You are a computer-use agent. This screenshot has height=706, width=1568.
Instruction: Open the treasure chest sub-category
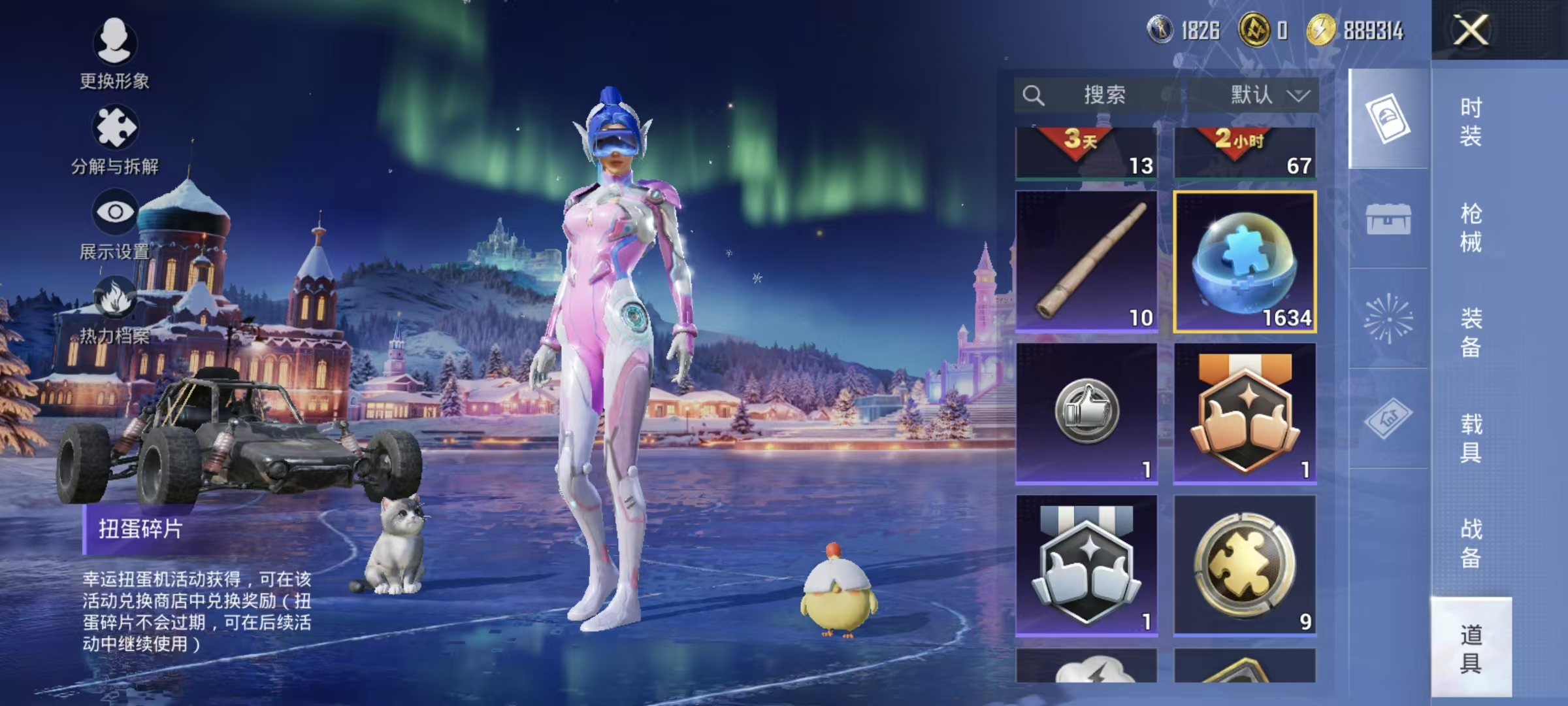(x=1388, y=219)
